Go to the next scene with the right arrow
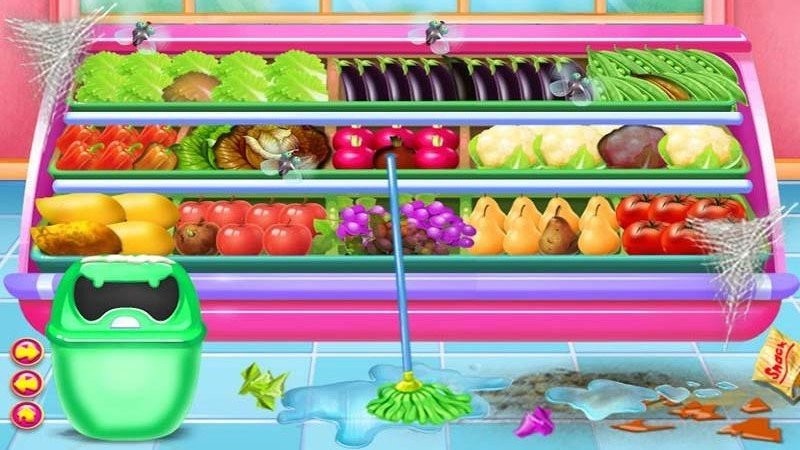This screenshot has height=450, width=800. [26, 352]
